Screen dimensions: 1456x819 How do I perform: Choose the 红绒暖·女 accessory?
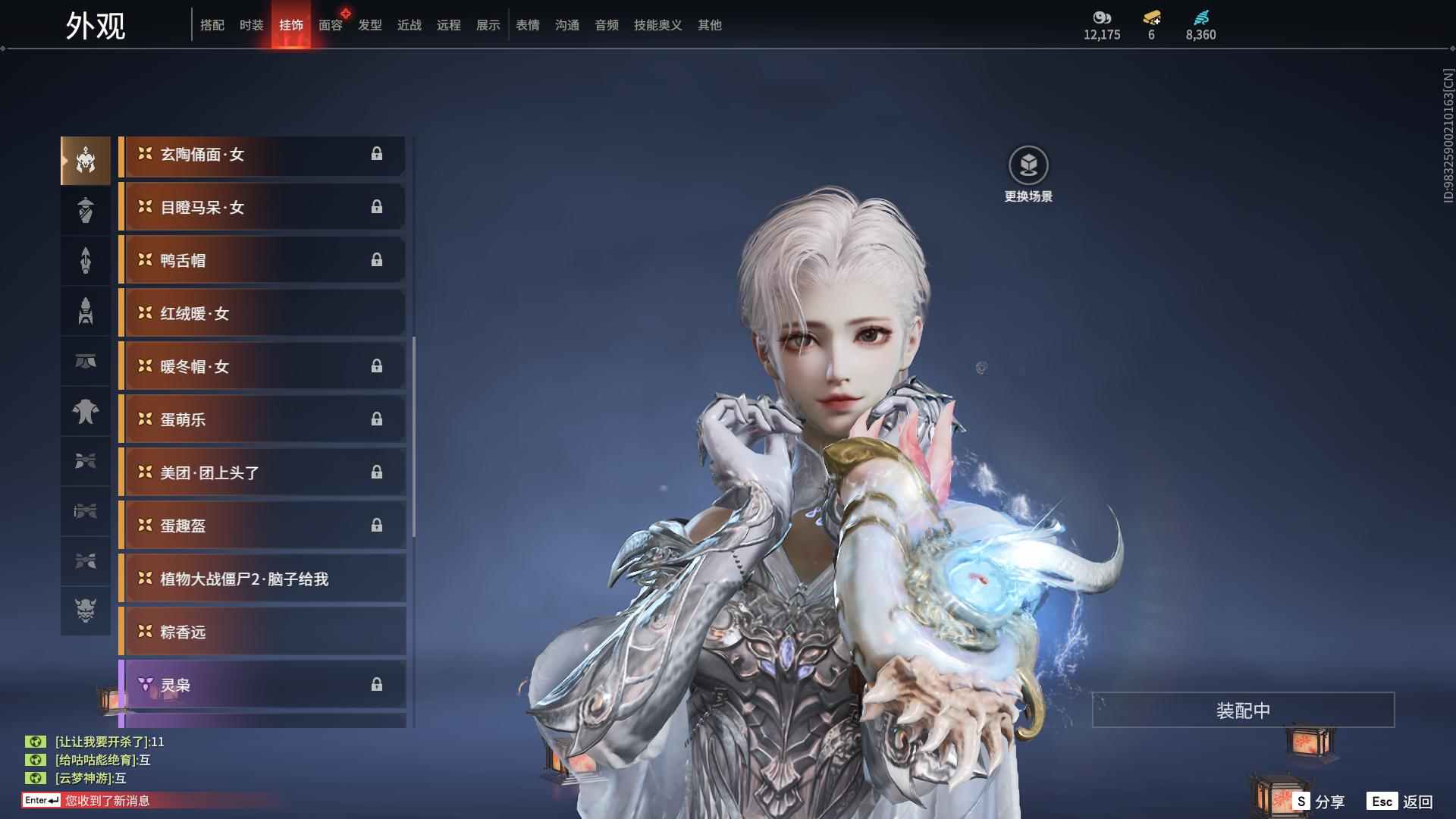(x=262, y=313)
